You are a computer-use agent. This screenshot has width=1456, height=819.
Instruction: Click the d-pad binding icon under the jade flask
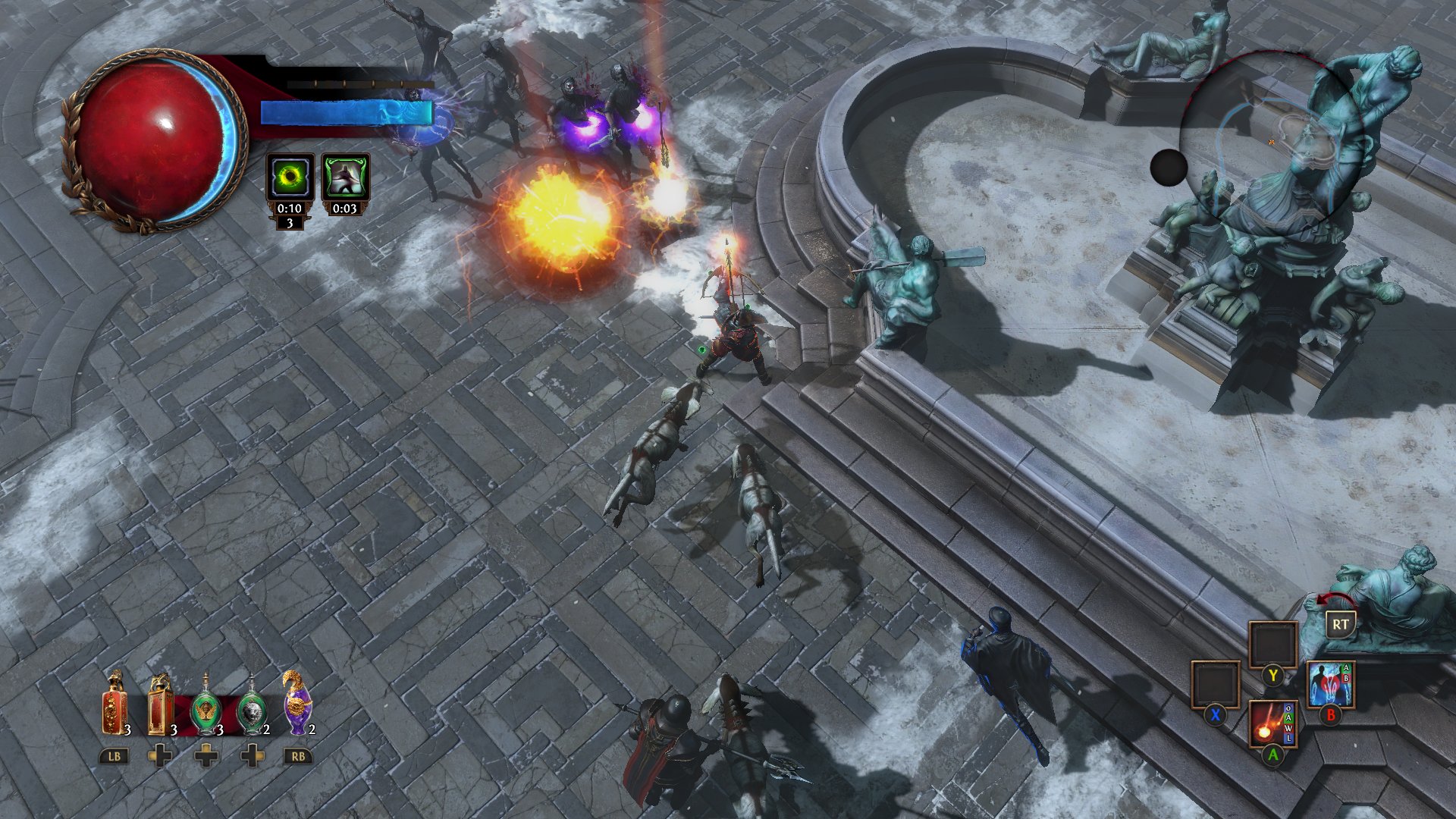[x=206, y=755]
